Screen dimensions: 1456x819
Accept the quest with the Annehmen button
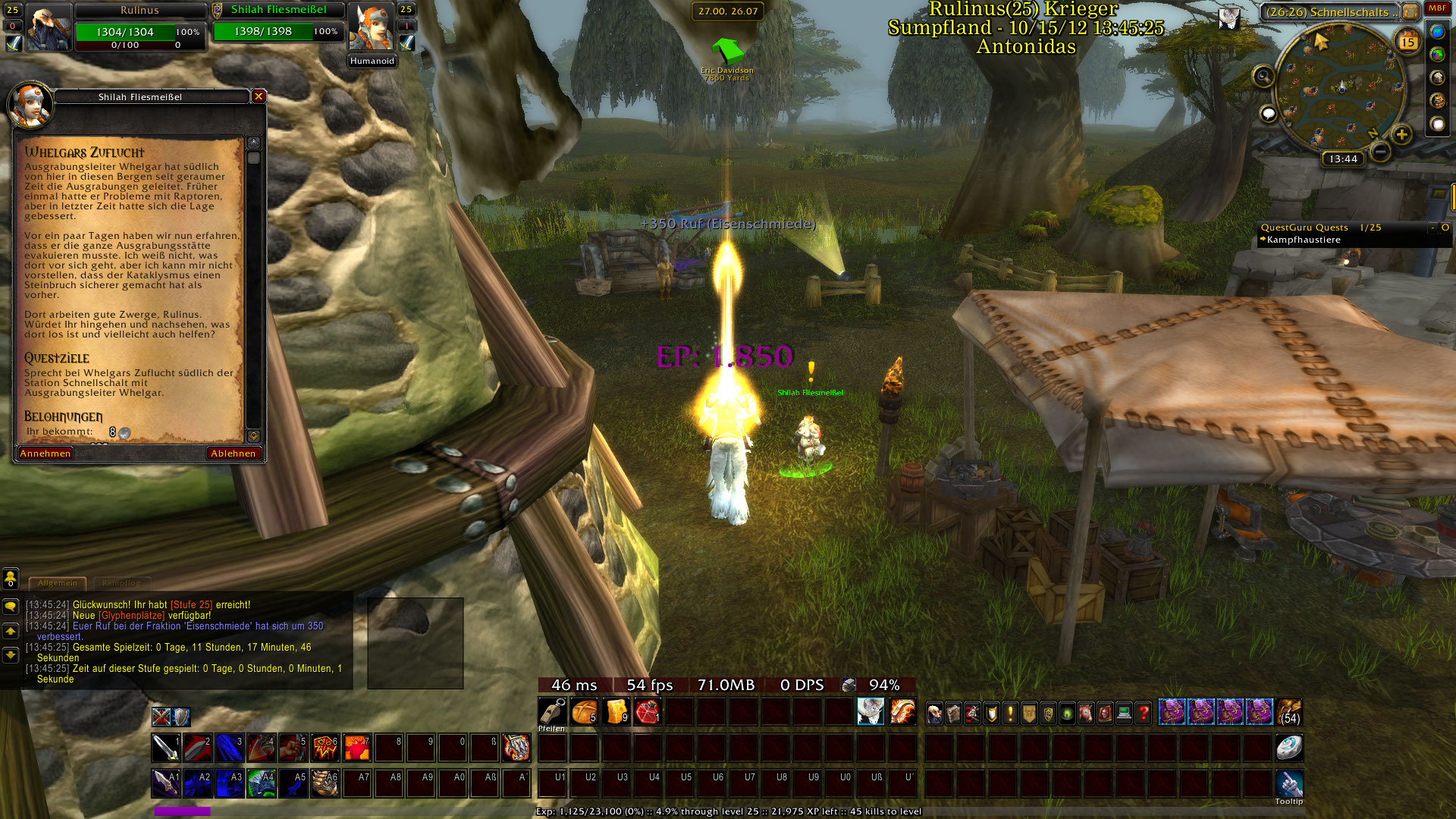point(45,453)
